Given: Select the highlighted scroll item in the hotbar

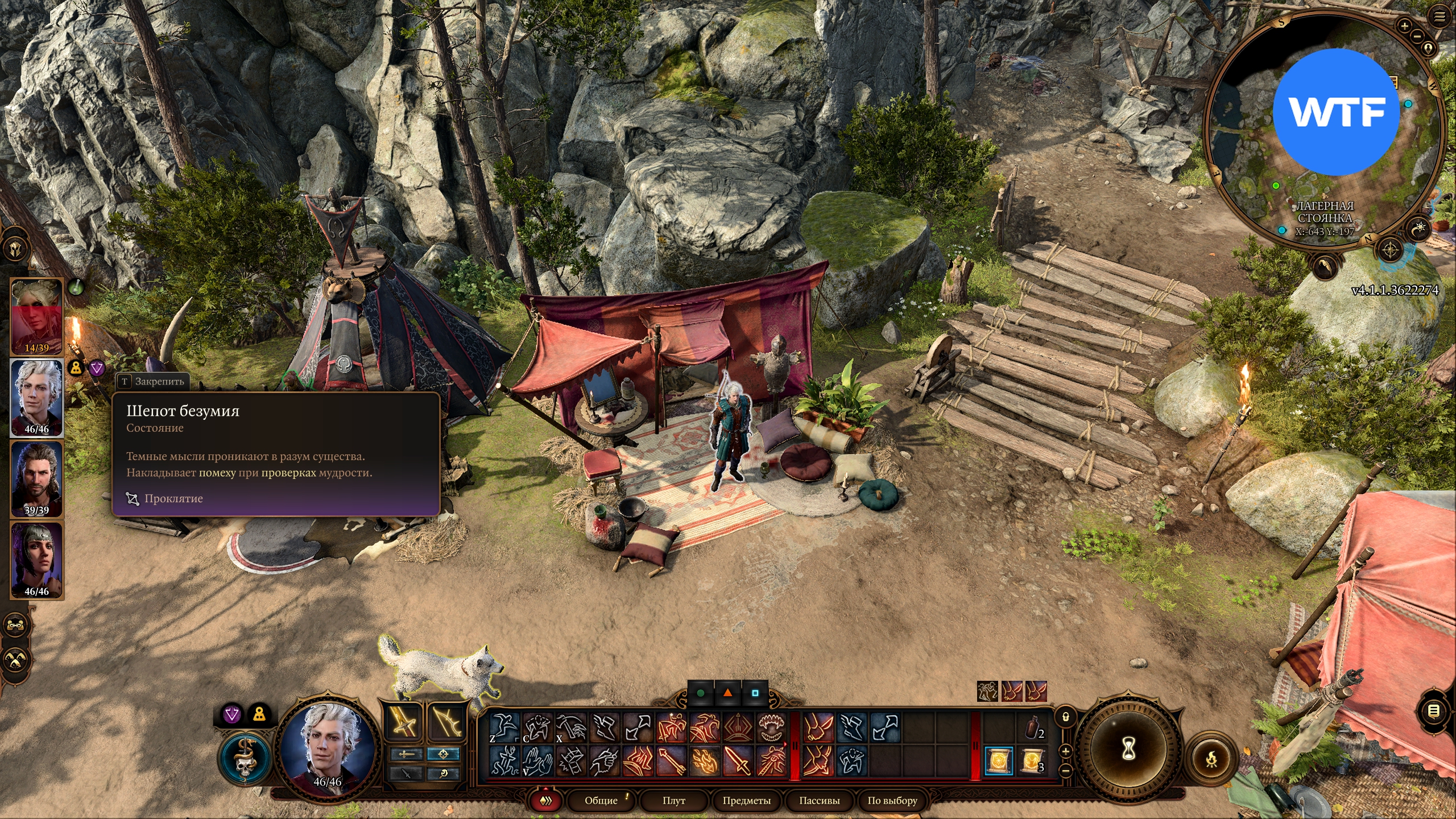Looking at the screenshot, I should [999, 761].
